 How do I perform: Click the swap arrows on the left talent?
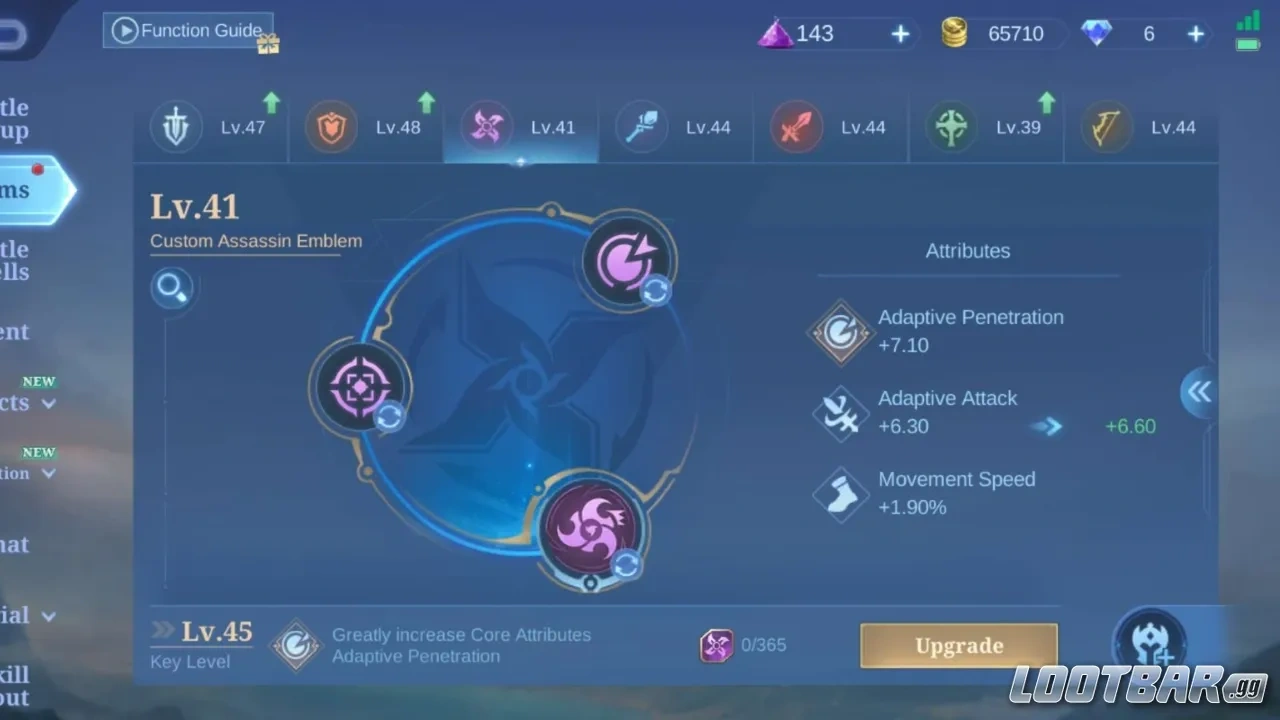click(389, 419)
